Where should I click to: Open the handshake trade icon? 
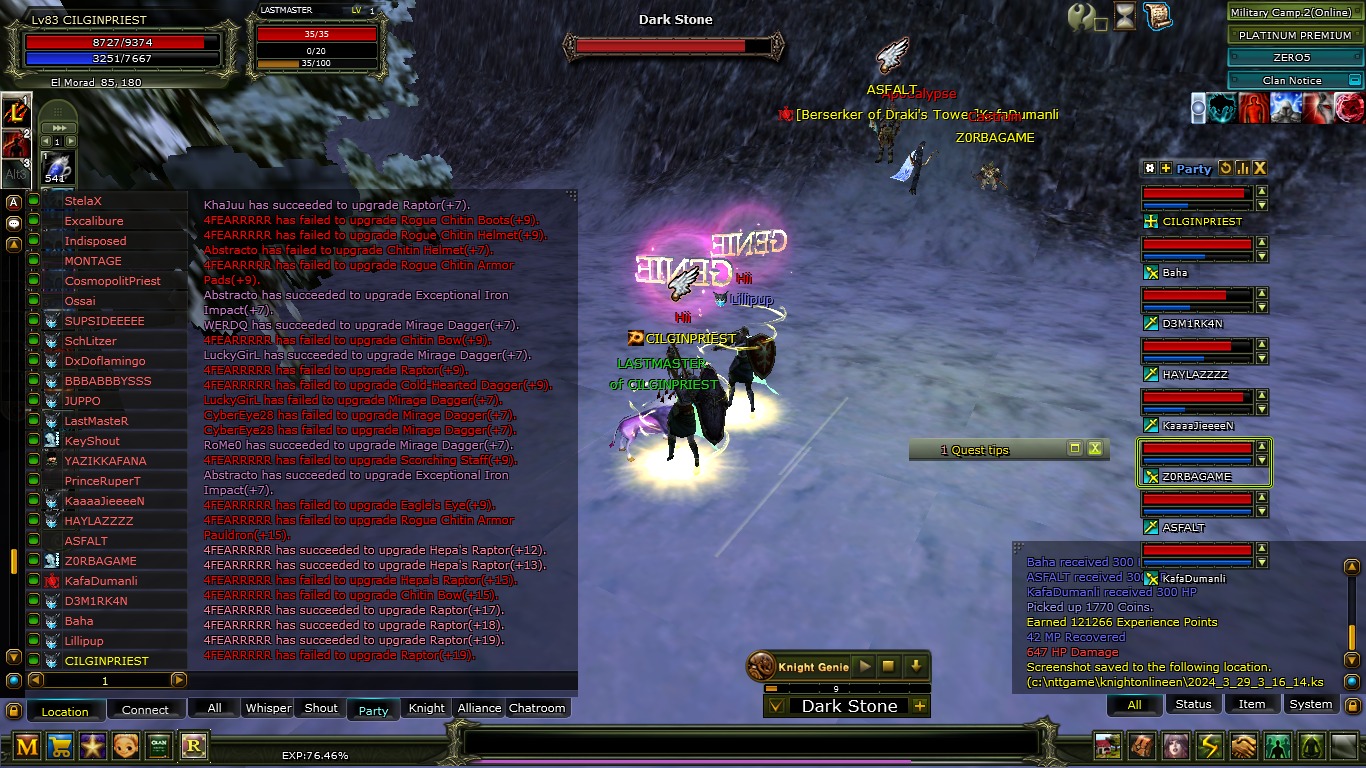(x=1243, y=746)
